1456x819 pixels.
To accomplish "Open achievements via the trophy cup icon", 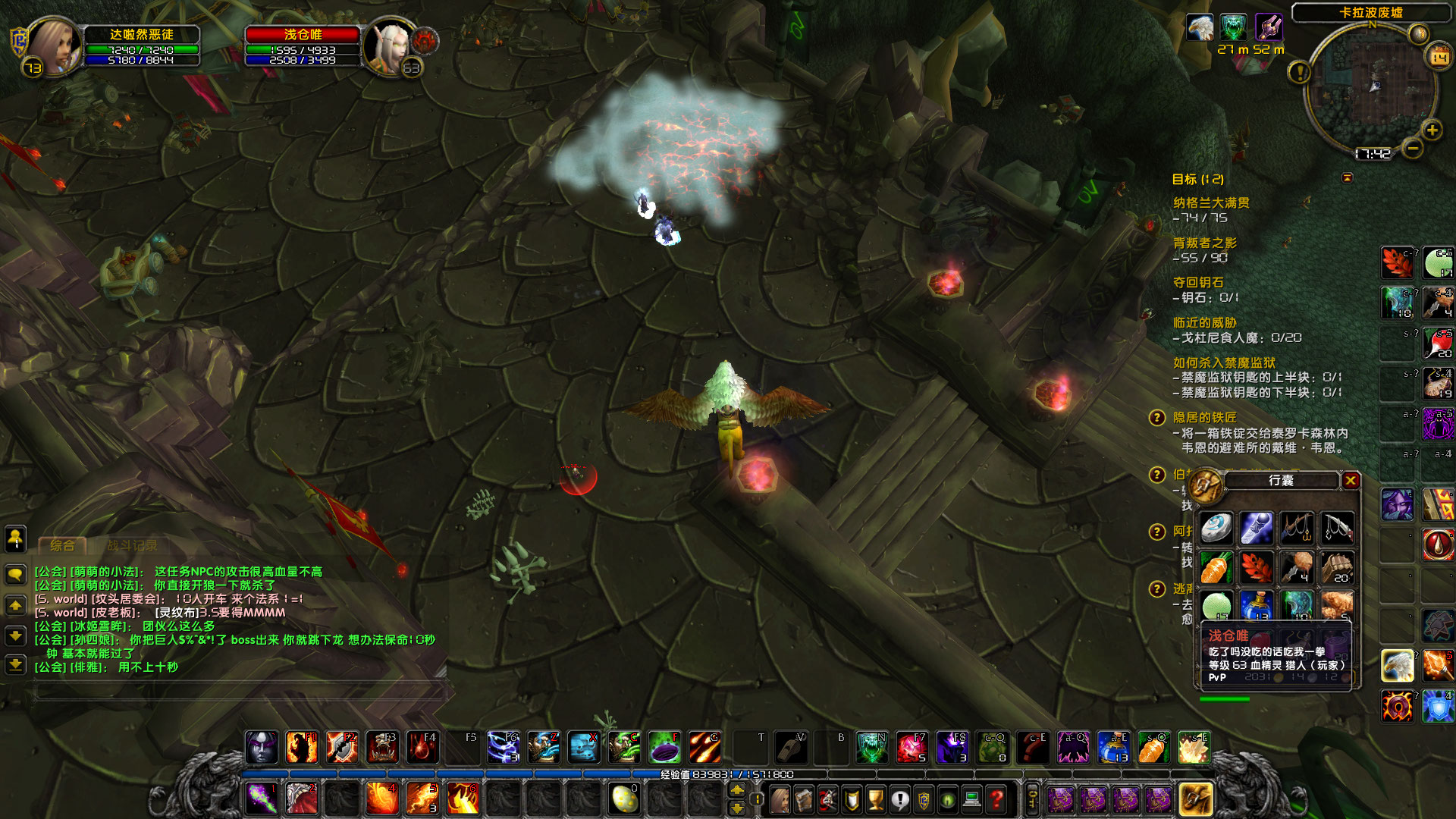I will [876, 799].
